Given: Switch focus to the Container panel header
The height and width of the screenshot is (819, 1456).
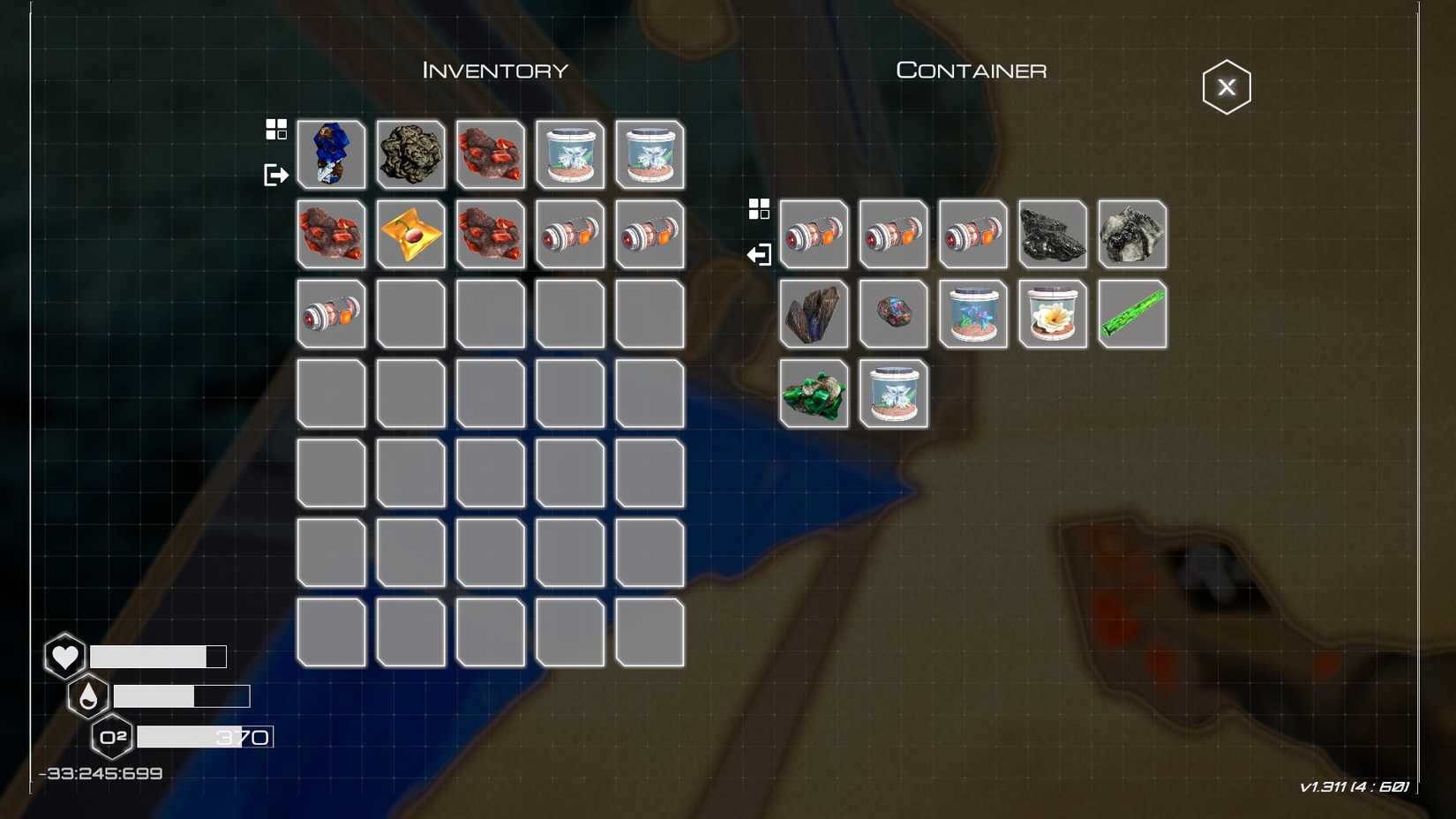Looking at the screenshot, I should pyautogui.click(x=971, y=70).
